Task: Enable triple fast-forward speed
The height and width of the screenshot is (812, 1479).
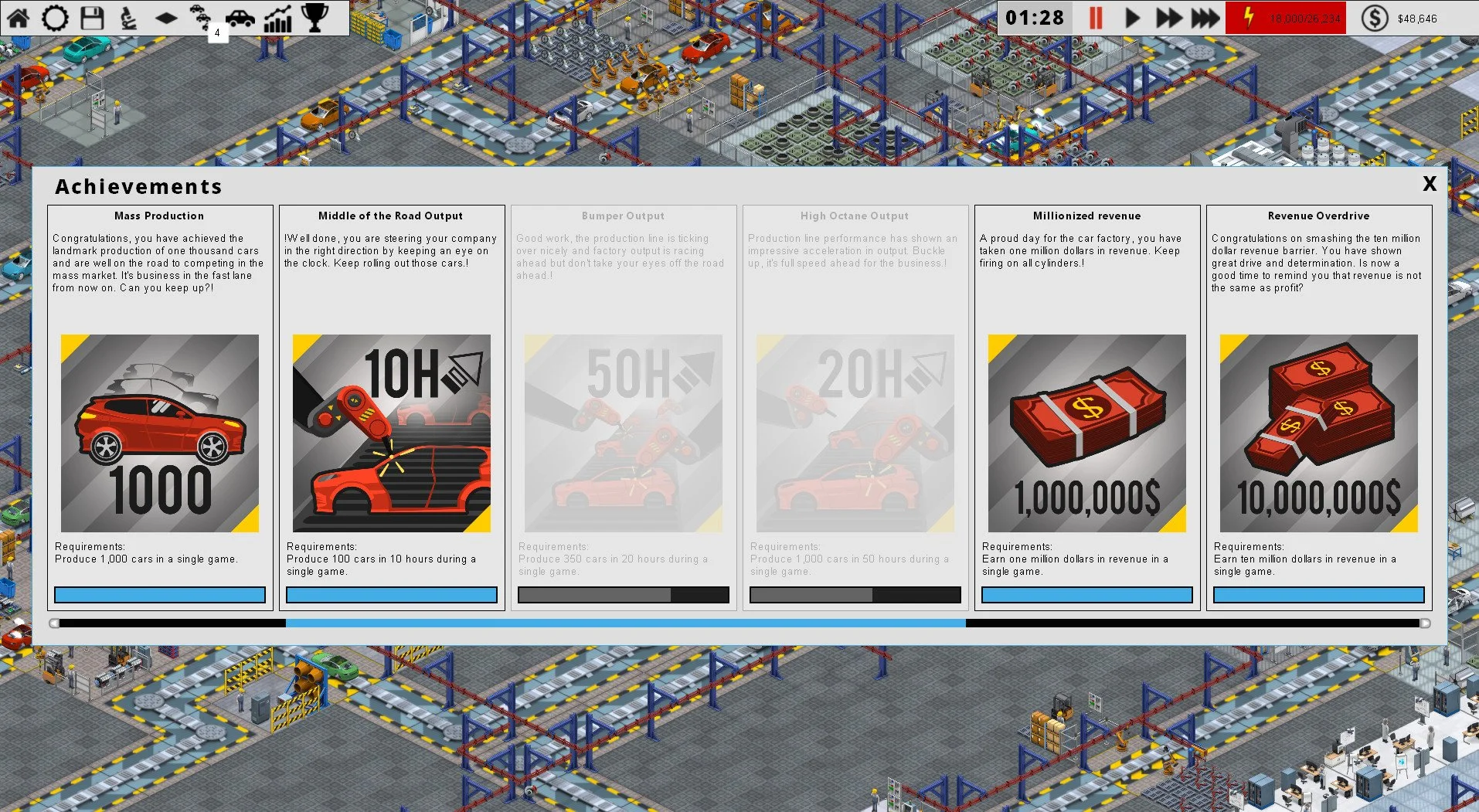Action: click(x=1204, y=17)
